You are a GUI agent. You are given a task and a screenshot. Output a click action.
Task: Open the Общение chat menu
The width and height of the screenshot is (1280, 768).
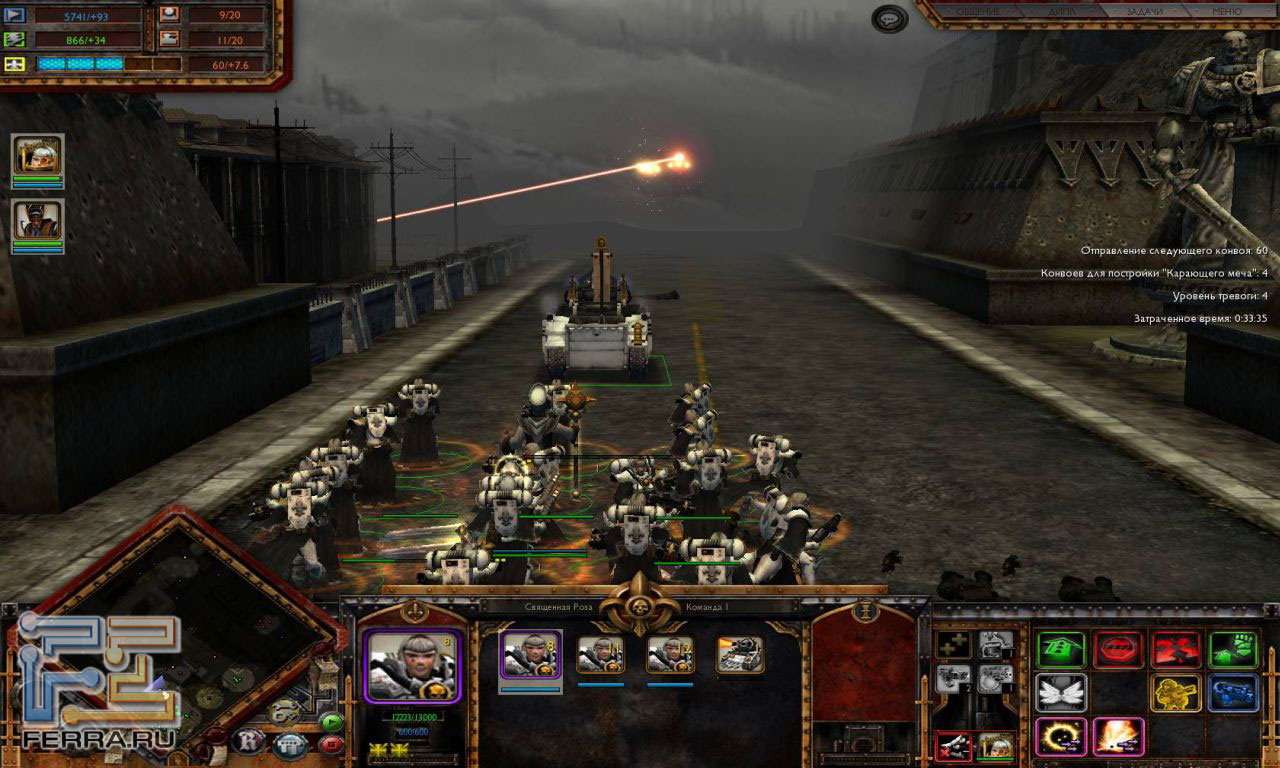pos(978,12)
